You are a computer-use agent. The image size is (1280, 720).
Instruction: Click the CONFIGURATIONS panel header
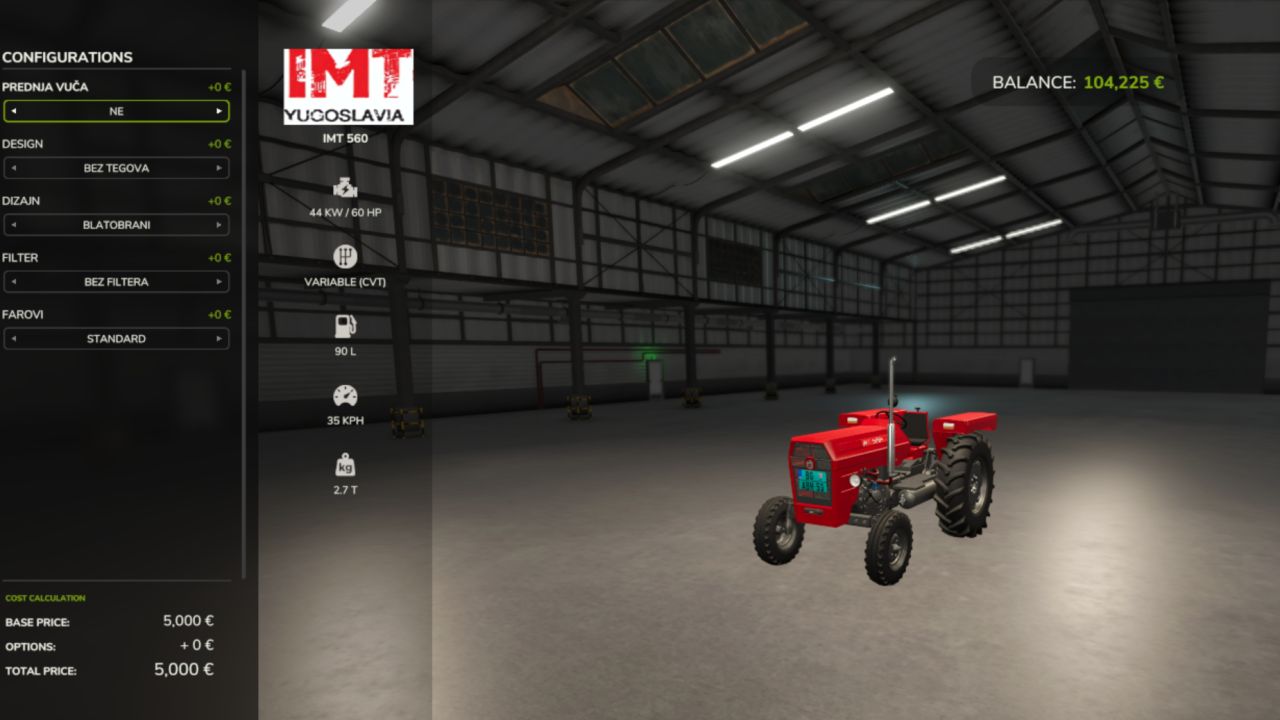click(67, 57)
